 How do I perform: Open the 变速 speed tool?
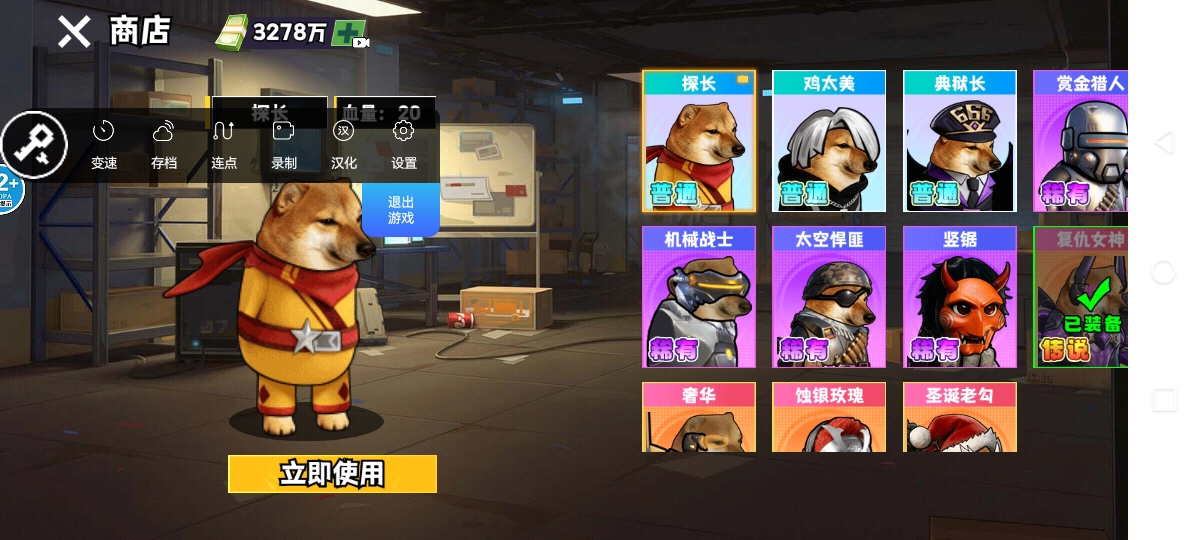click(104, 145)
